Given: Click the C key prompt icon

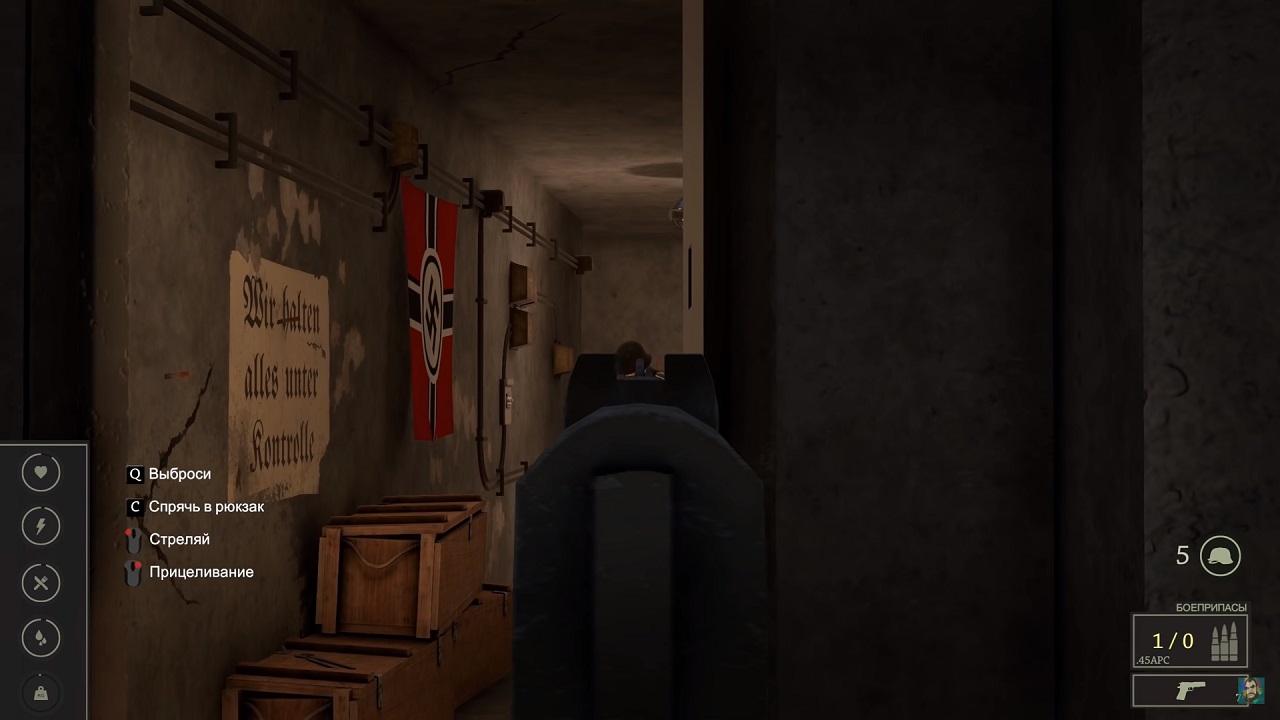Looking at the screenshot, I should pyautogui.click(x=134, y=507).
